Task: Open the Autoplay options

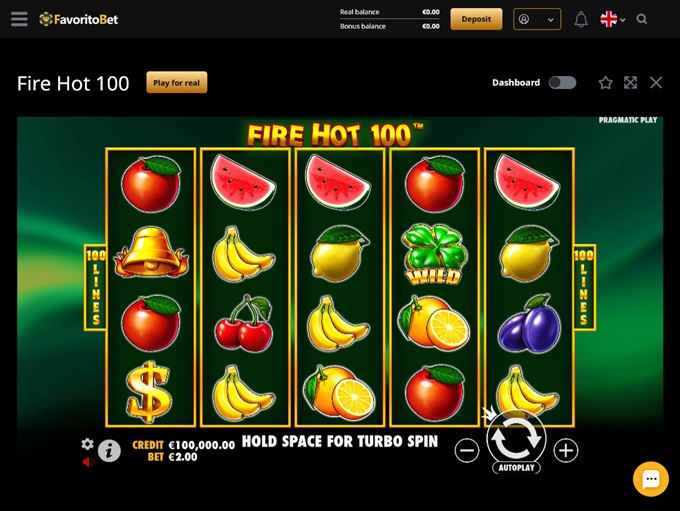Action: coord(516,468)
